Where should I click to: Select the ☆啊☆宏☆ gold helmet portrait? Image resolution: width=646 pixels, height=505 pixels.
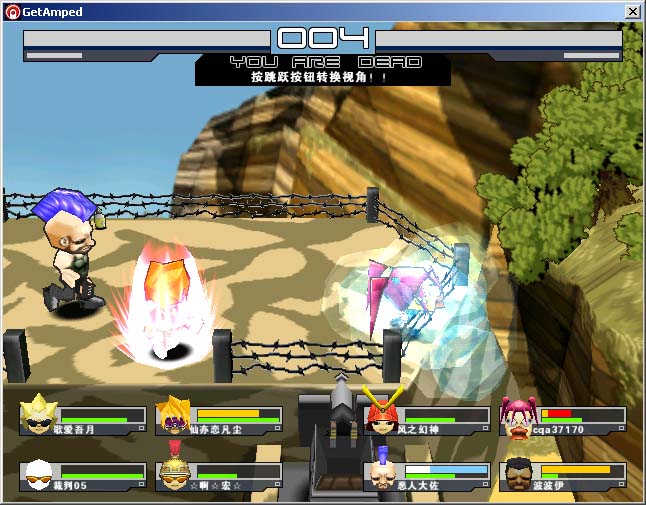click(175, 473)
